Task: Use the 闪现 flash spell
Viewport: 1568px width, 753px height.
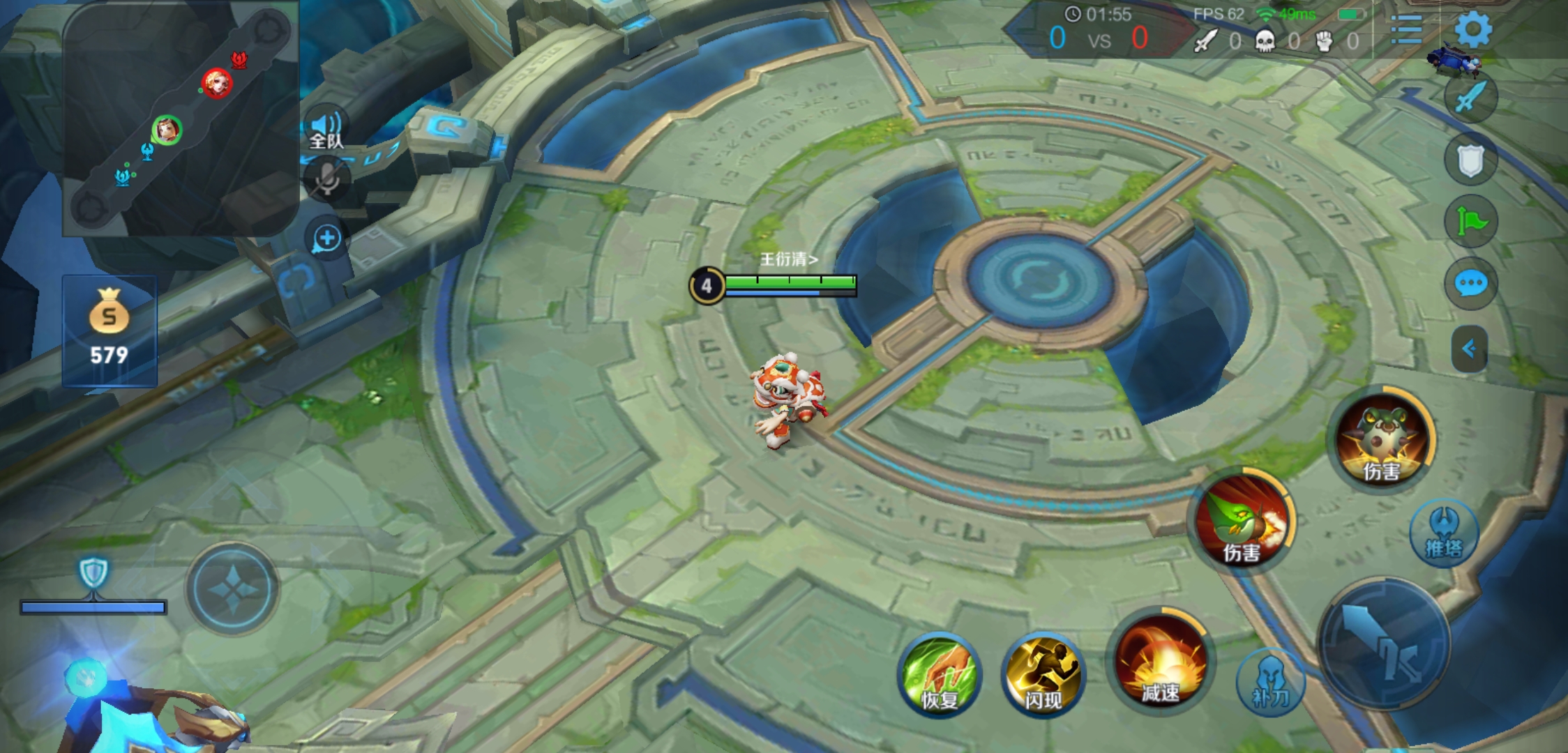Action: pyautogui.click(x=1043, y=674)
